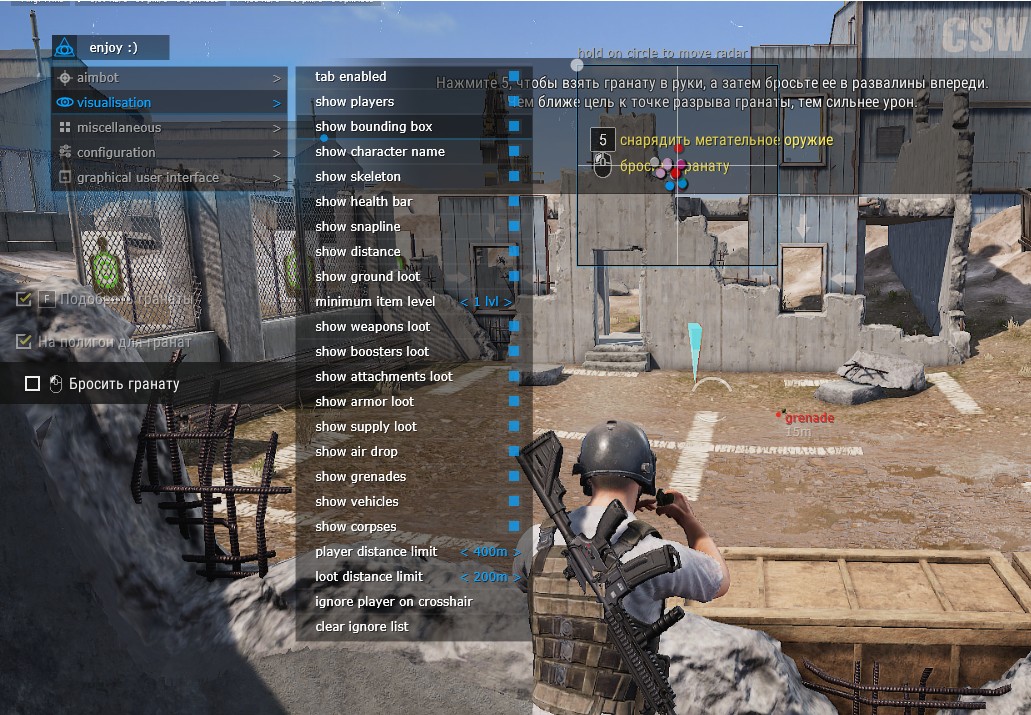Toggle show bounding box

513,127
